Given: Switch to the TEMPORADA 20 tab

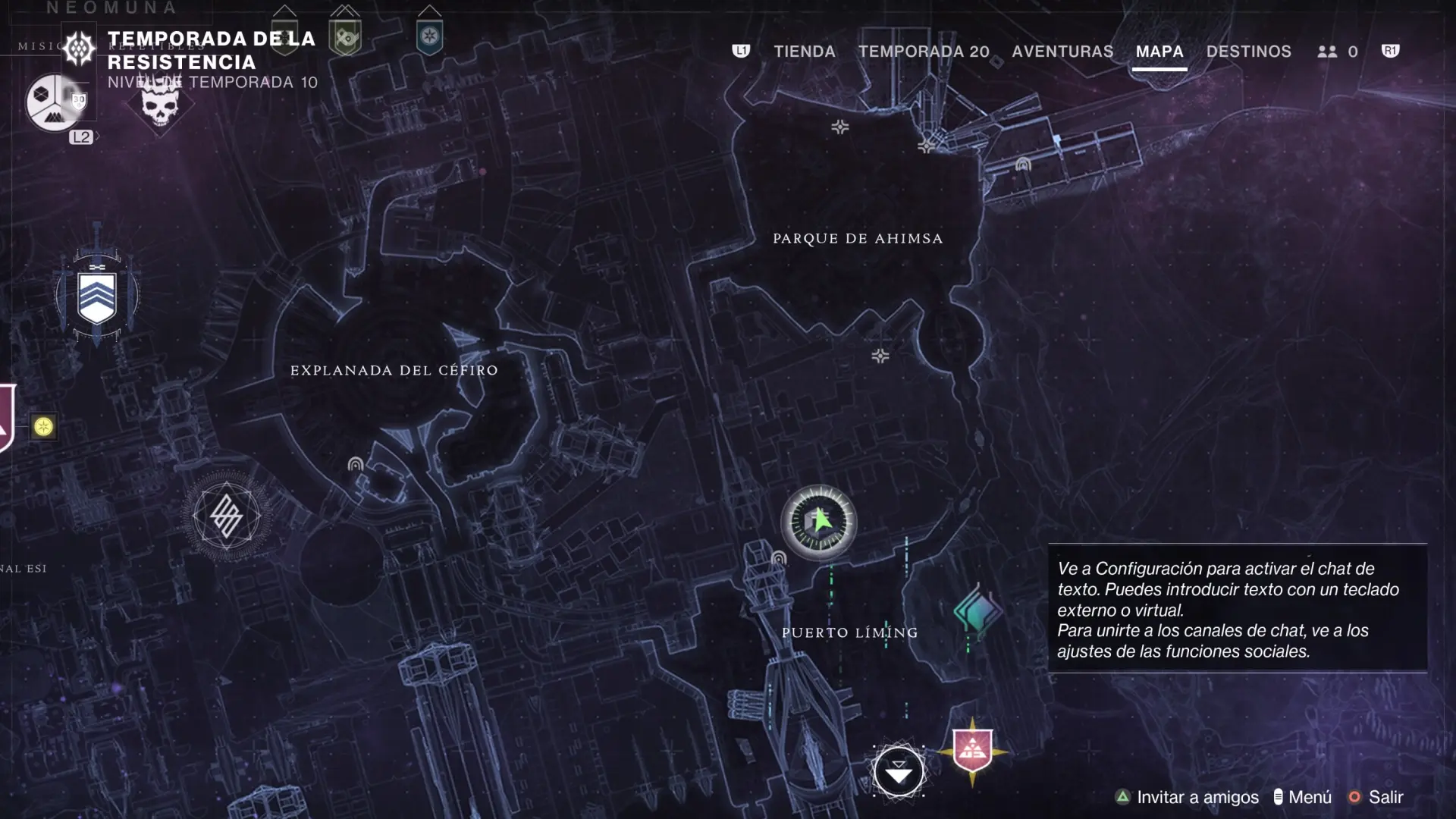Looking at the screenshot, I should point(924,52).
